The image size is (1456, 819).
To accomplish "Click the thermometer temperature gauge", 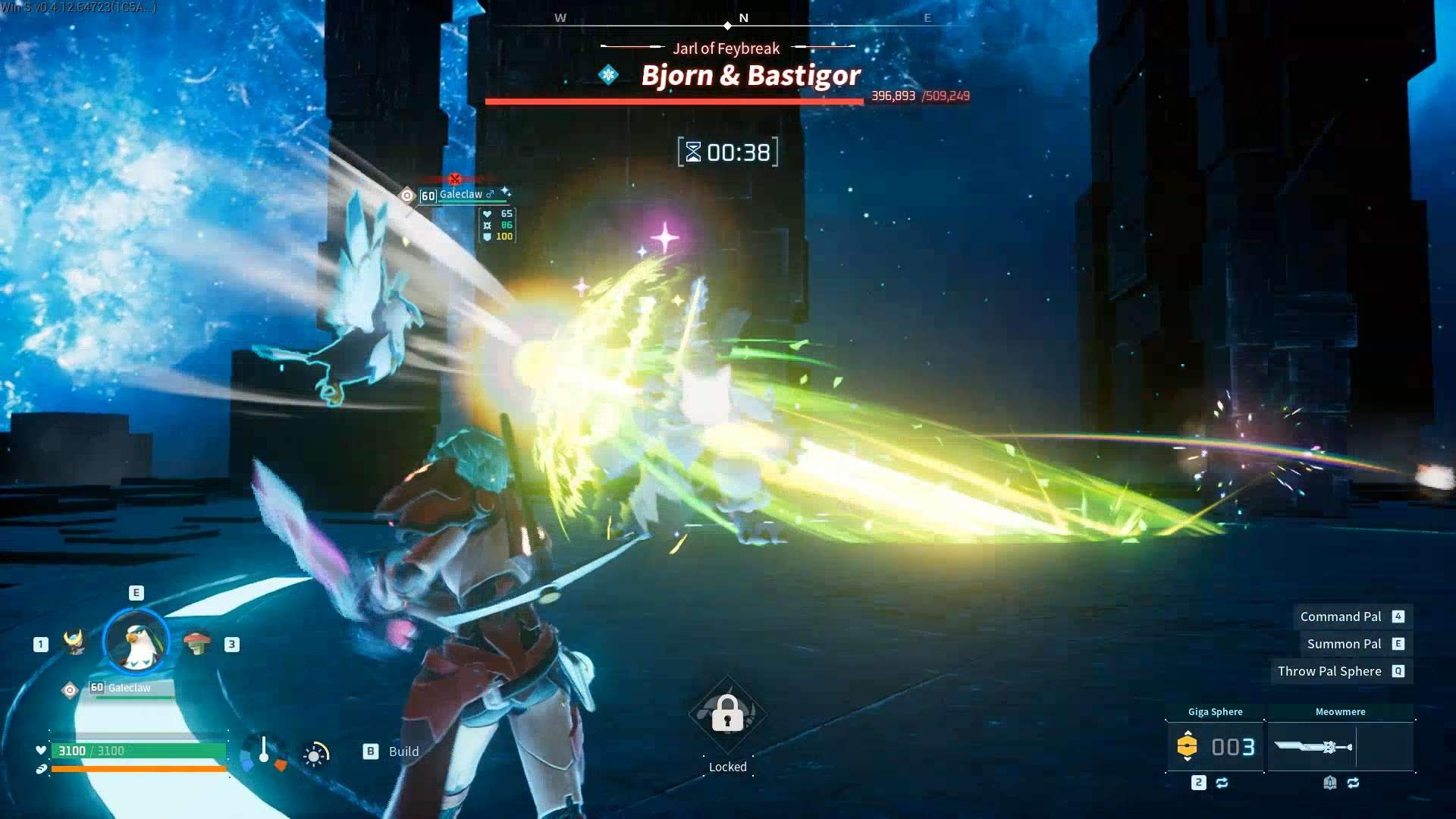I will [264, 751].
